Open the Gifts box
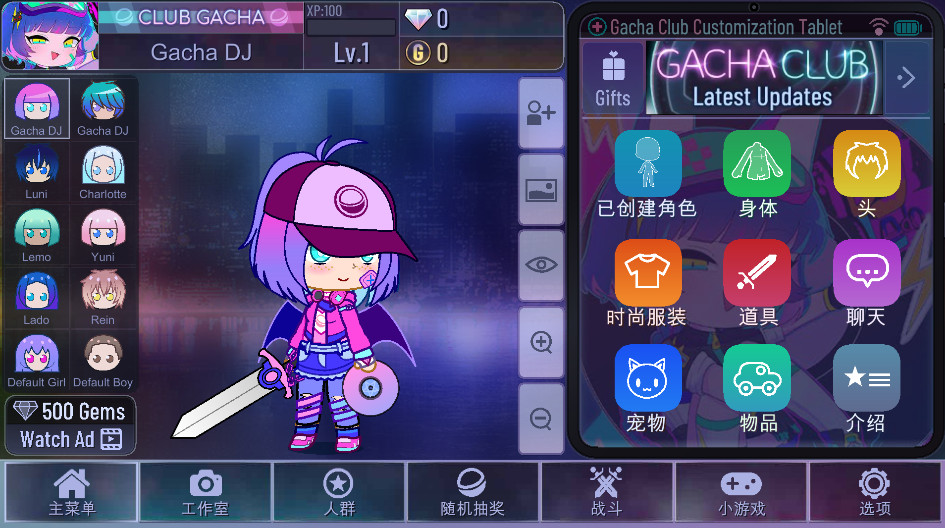This screenshot has height=528, width=945. tap(613, 78)
